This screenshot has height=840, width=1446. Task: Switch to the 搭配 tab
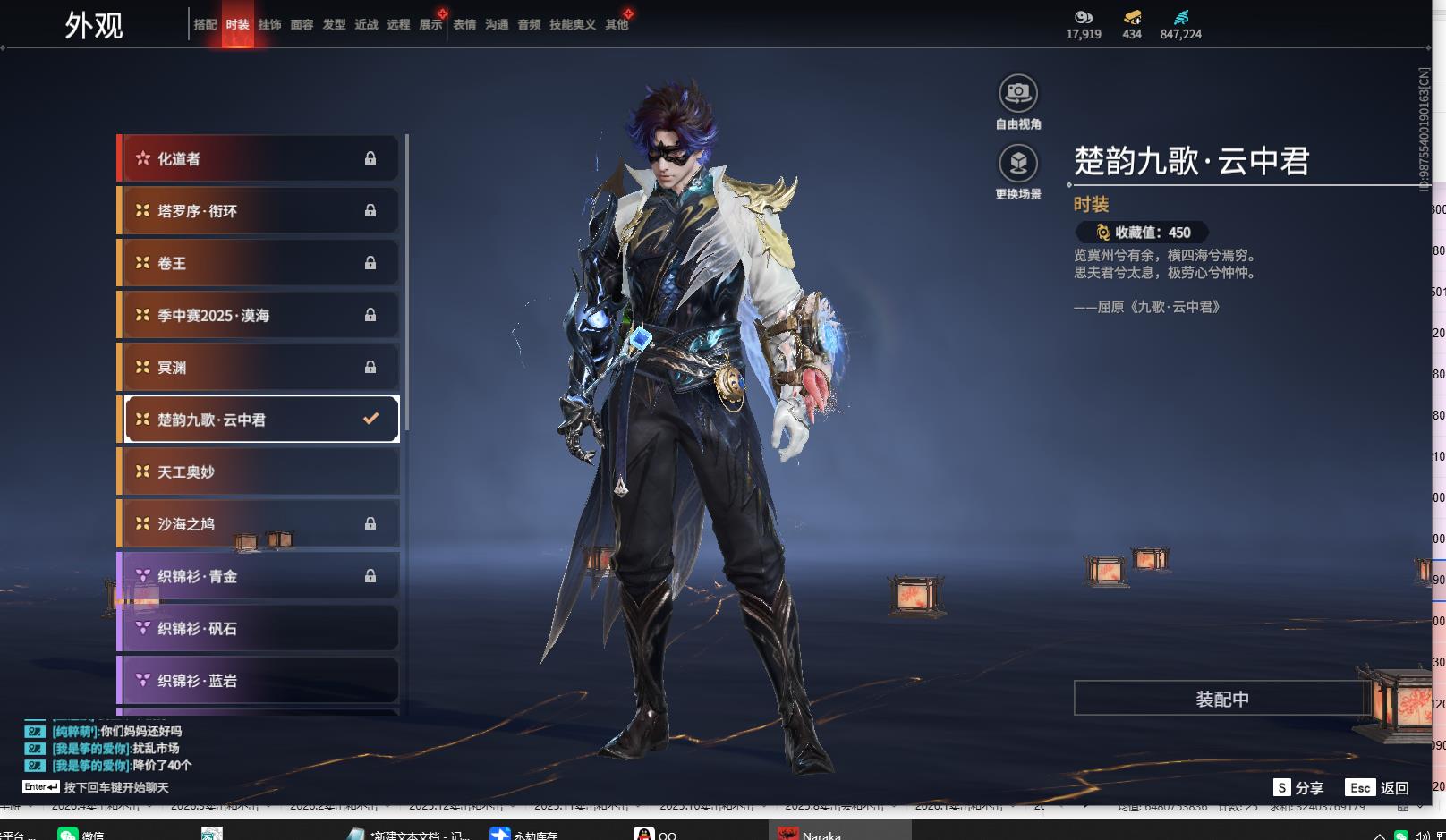pyautogui.click(x=205, y=25)
